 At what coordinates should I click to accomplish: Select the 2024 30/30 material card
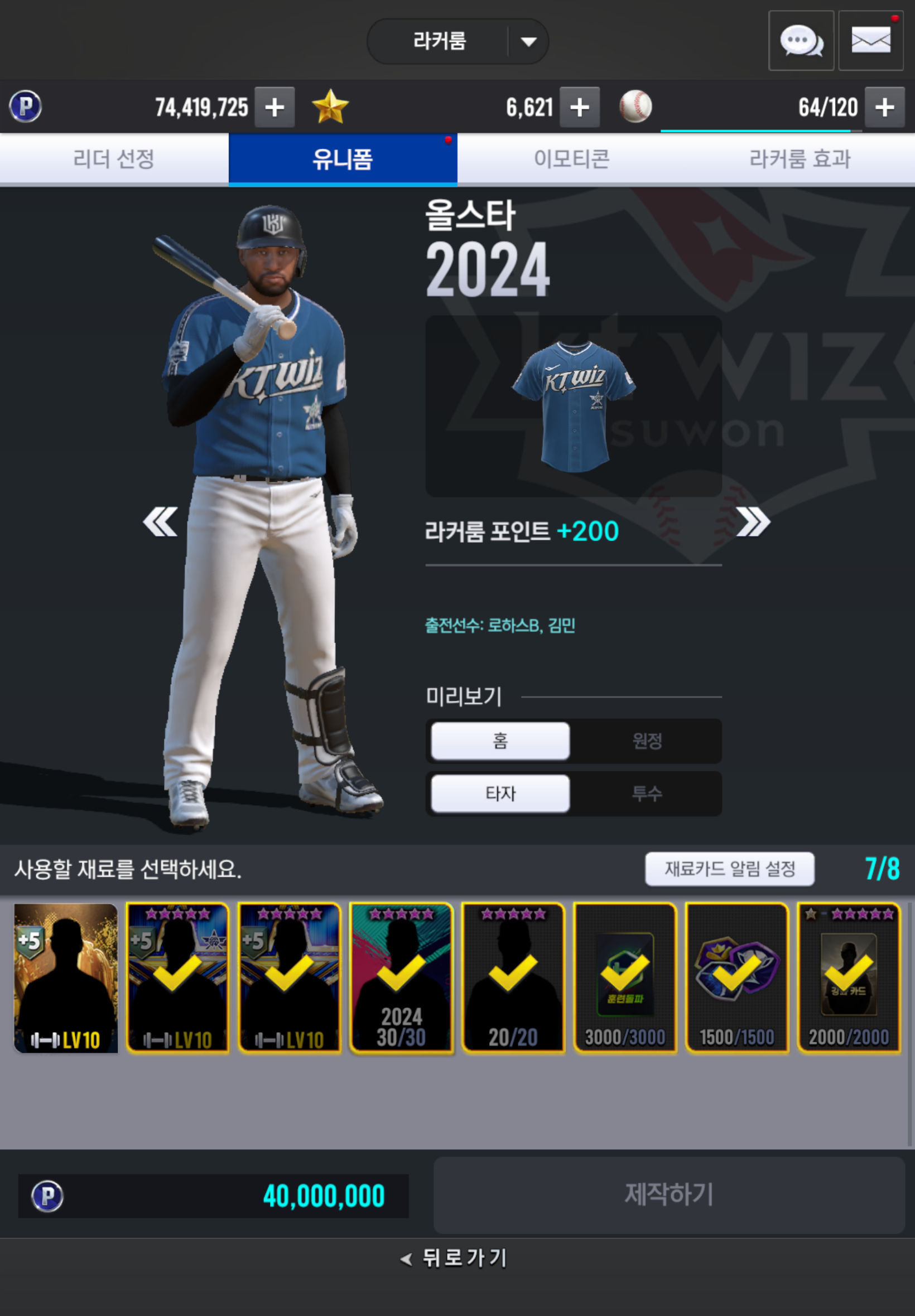click(x=401, y=978)
